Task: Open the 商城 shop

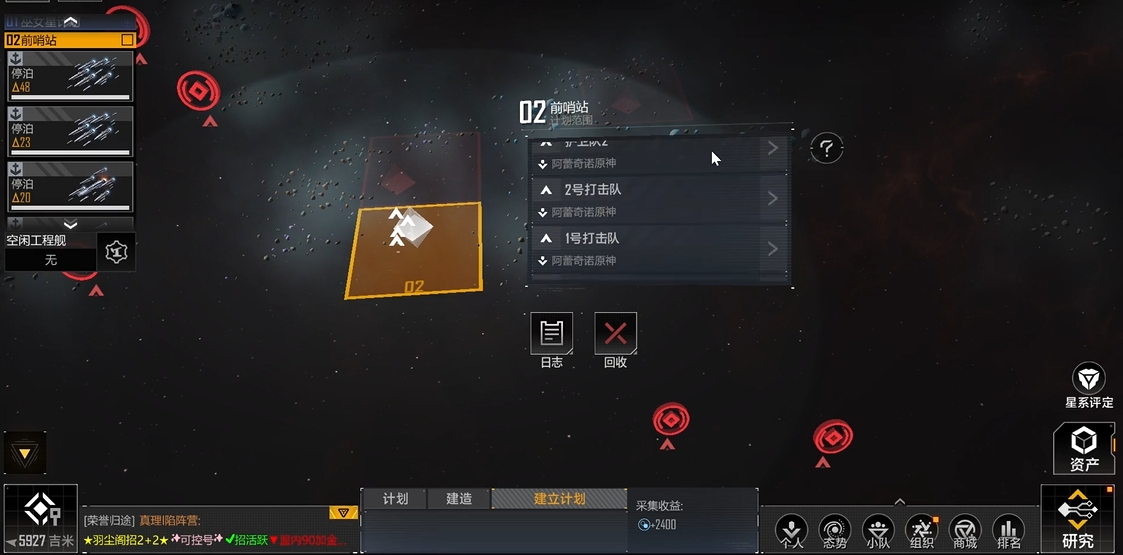Action: click(965, 531)
